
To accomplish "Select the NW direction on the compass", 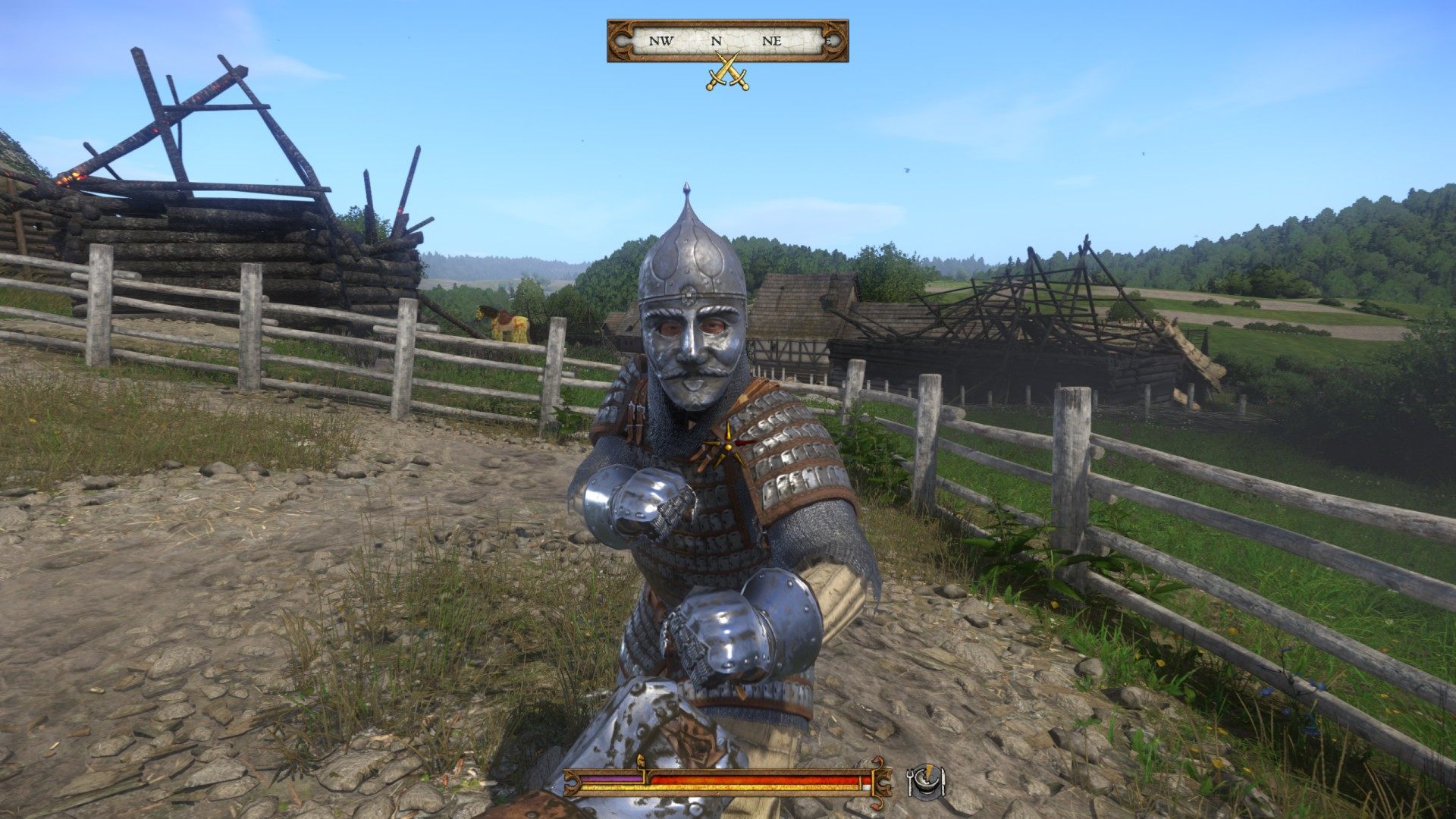I will 660,40.
